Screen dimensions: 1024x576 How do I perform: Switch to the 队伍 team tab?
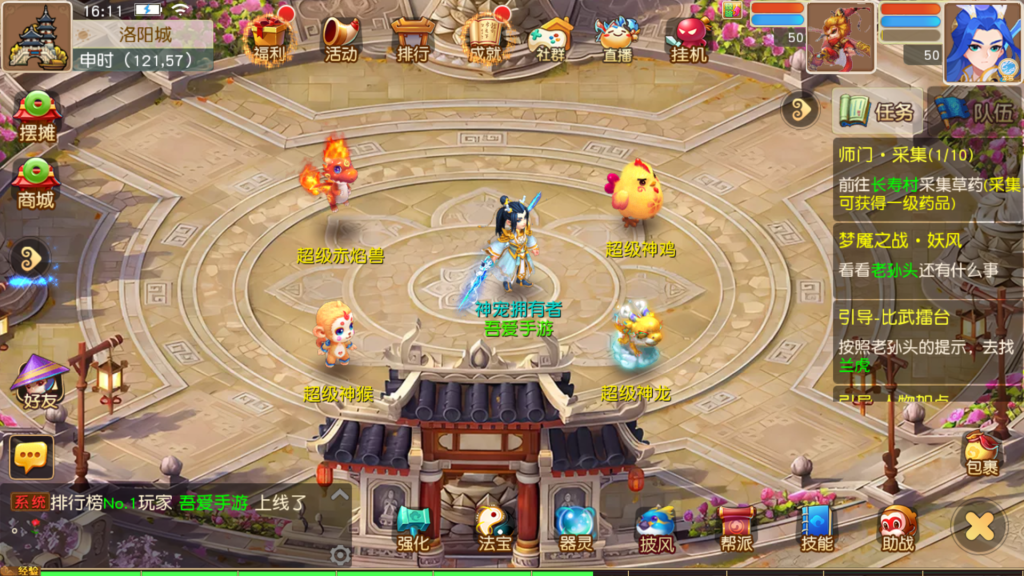973,111
